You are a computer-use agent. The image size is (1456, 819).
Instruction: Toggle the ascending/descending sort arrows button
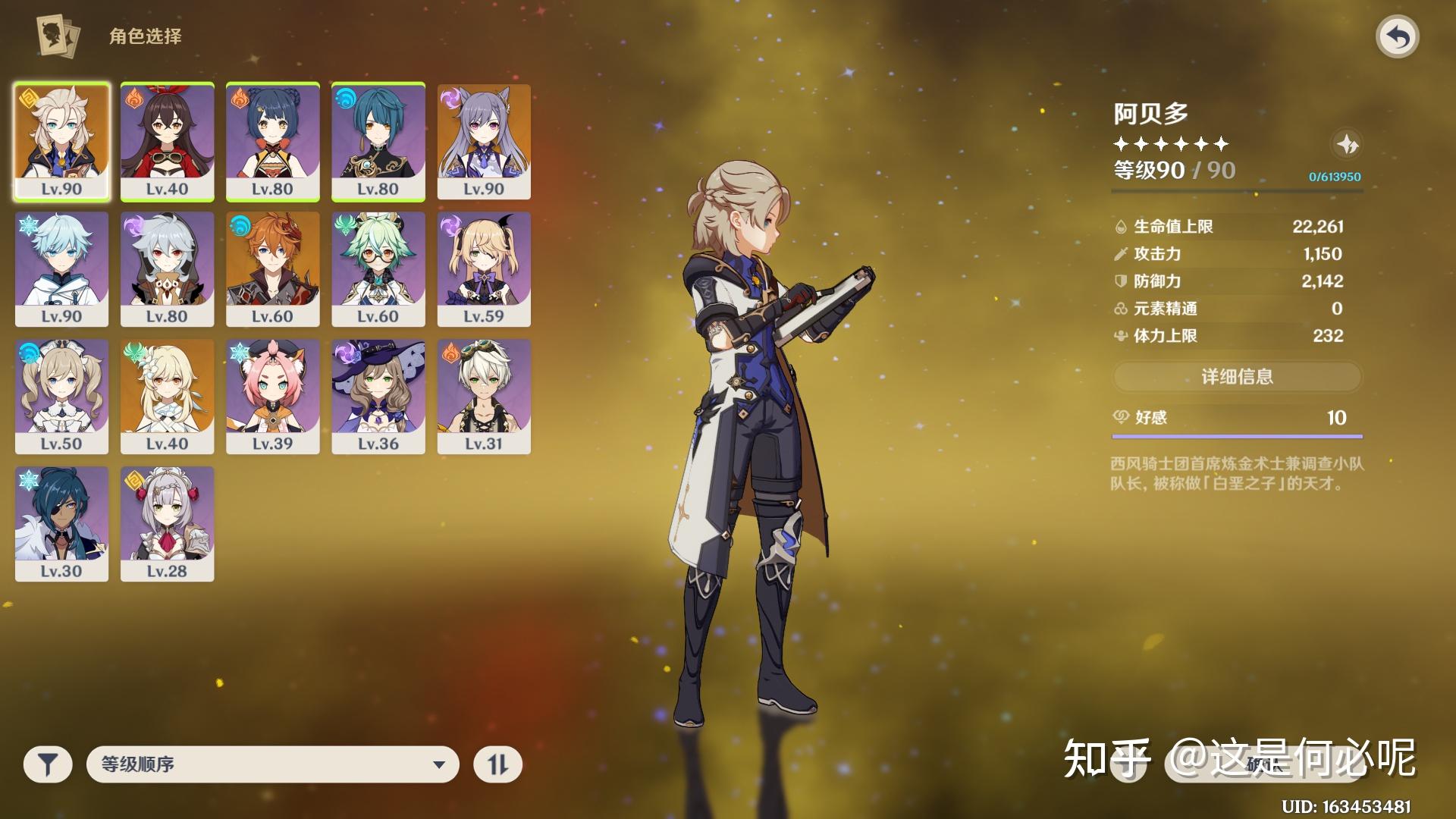pos(497,764)
